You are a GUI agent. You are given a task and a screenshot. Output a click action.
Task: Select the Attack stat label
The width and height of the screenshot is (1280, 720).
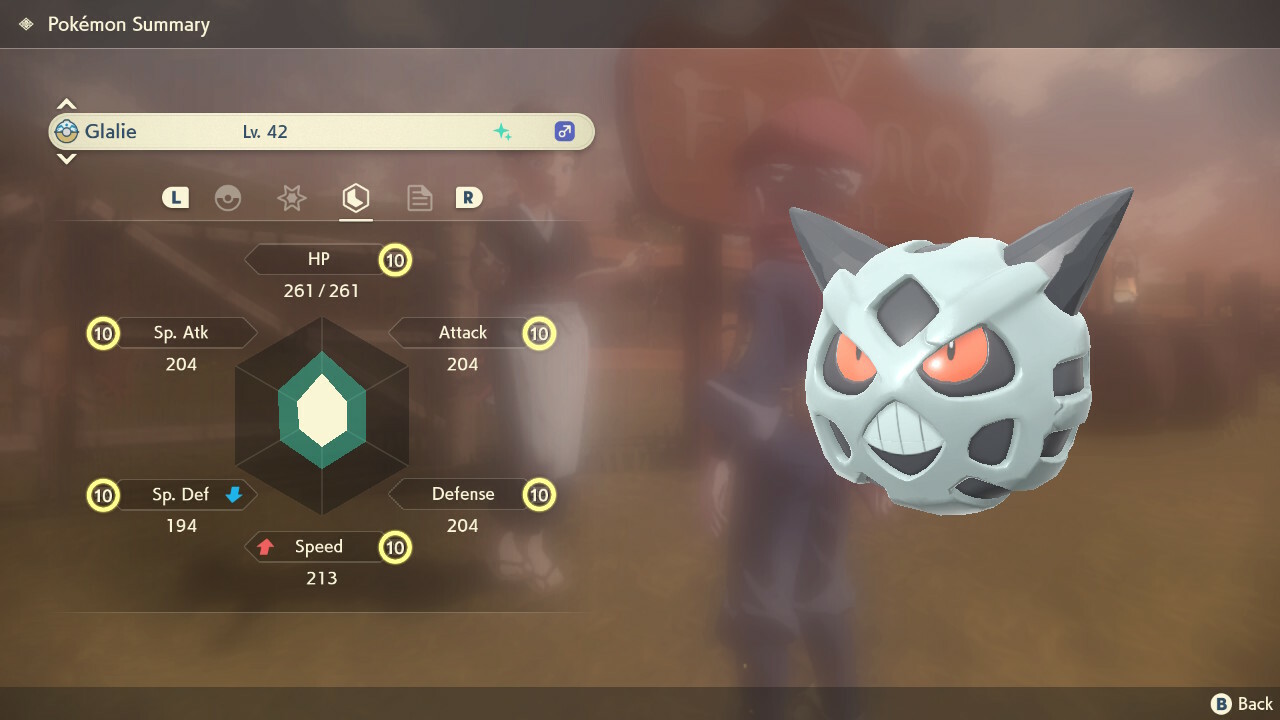coord(462,333)
